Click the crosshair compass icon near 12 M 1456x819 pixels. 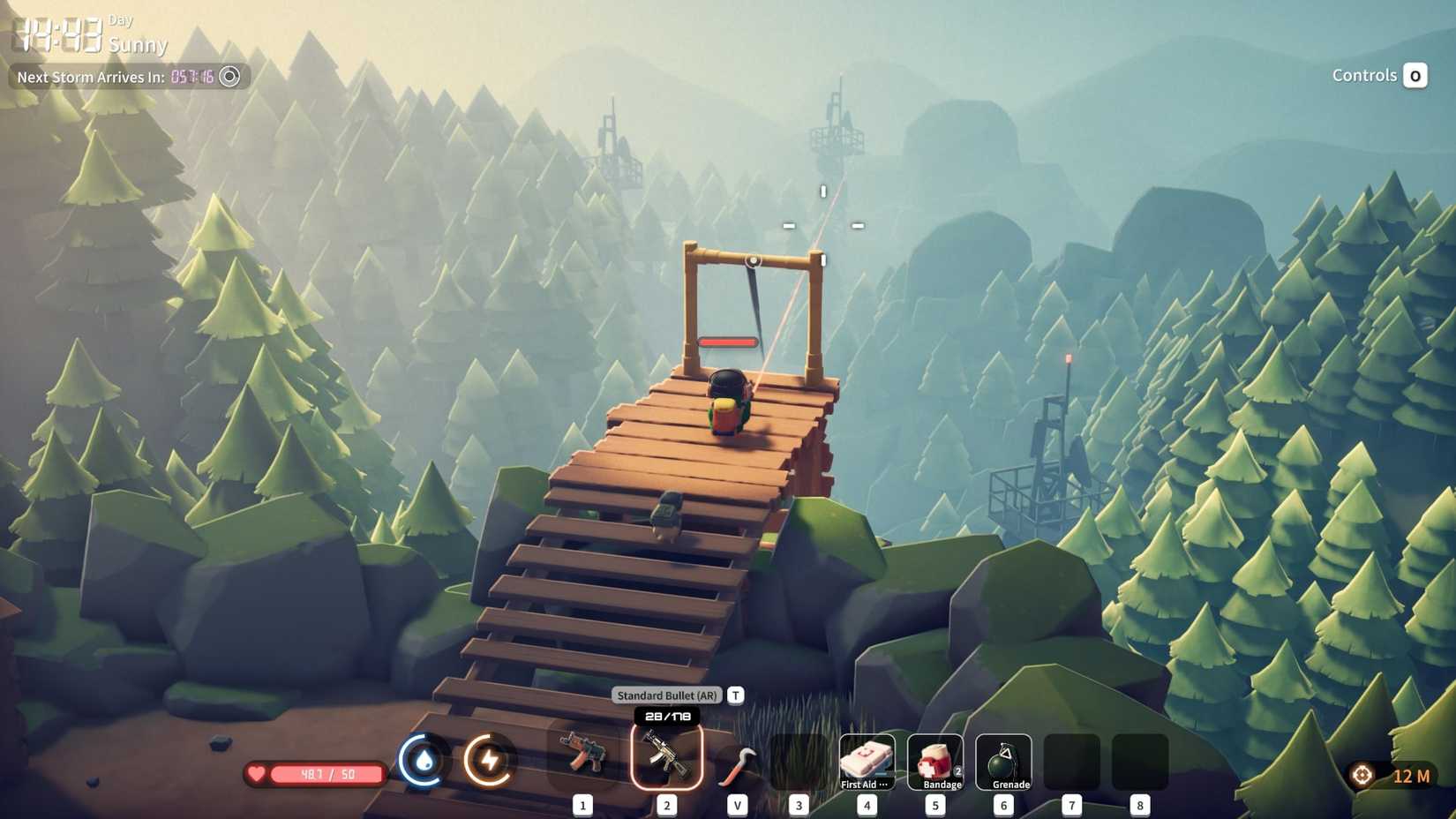1361,775
